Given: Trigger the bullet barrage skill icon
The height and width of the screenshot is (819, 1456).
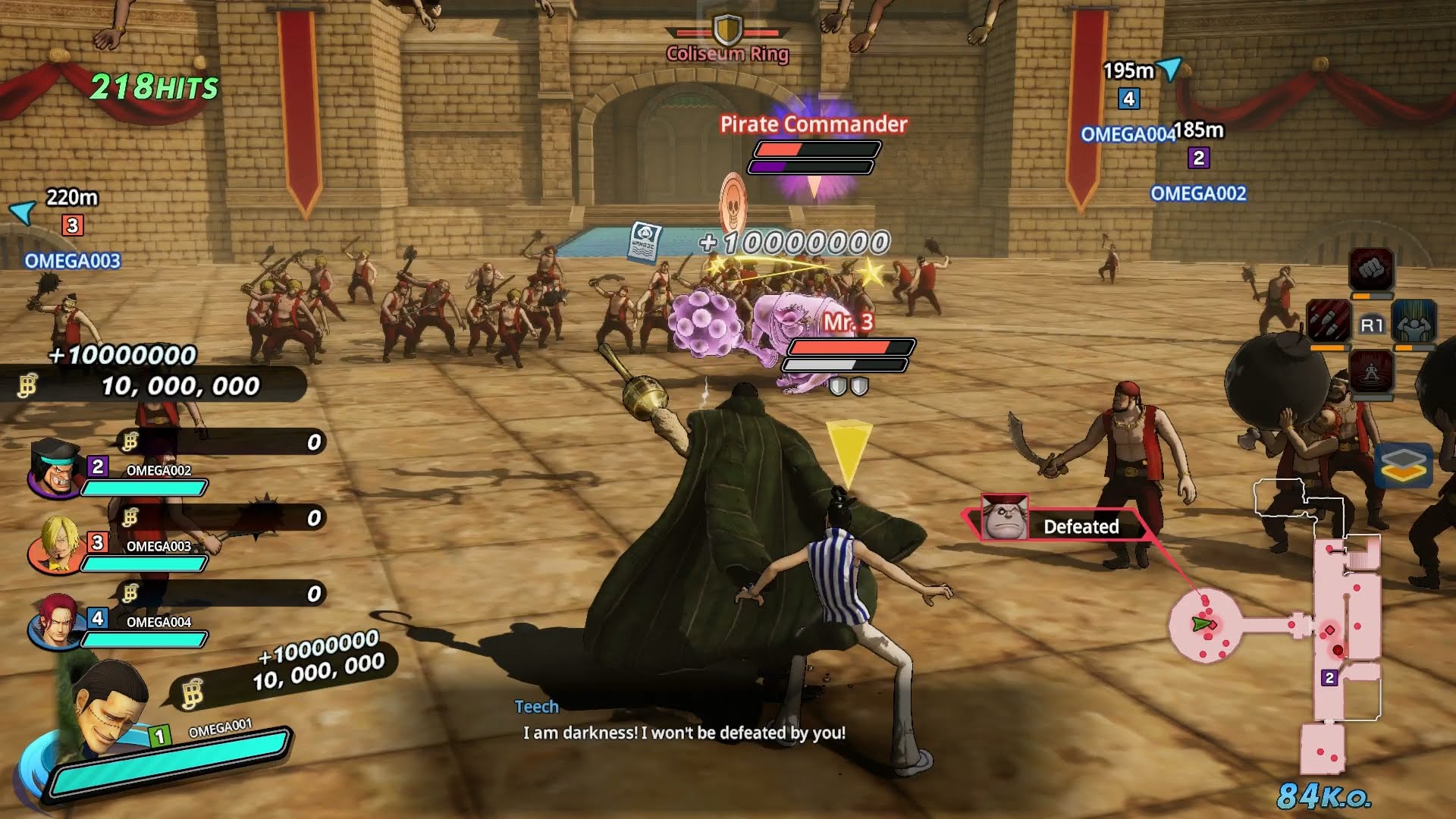Looking at the screenshot, I should [x=1328, y=321].
